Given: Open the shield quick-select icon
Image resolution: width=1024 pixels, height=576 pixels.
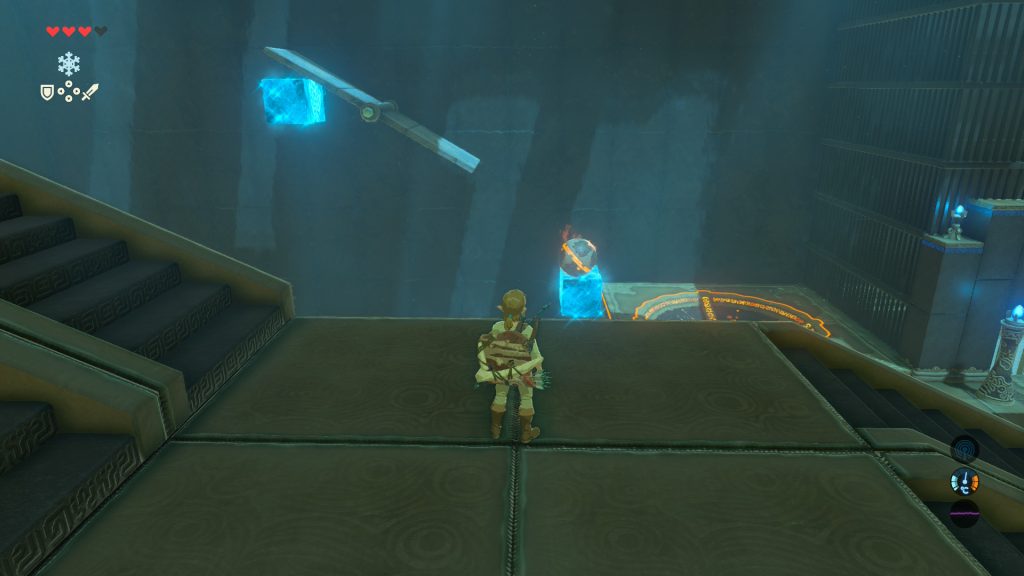Looking at the screenshot, I should pyautogui.click(x=47, y=92).
